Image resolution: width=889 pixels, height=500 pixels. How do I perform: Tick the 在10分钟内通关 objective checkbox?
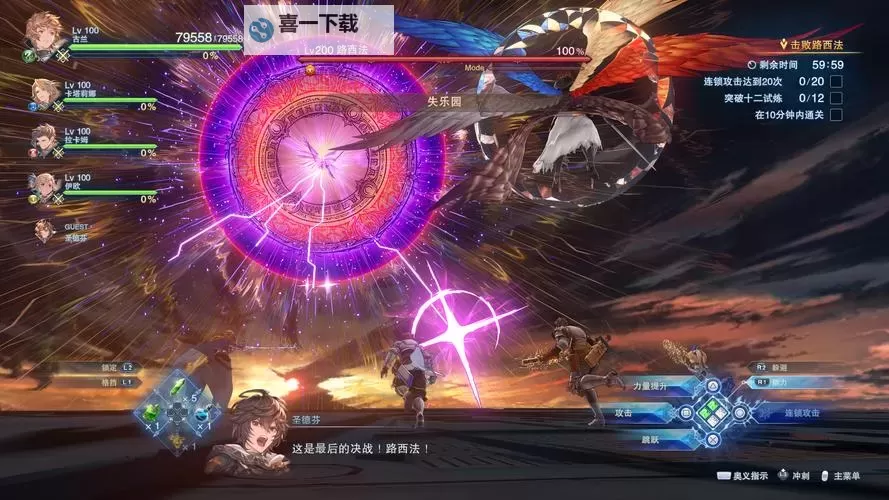[836, 115]
